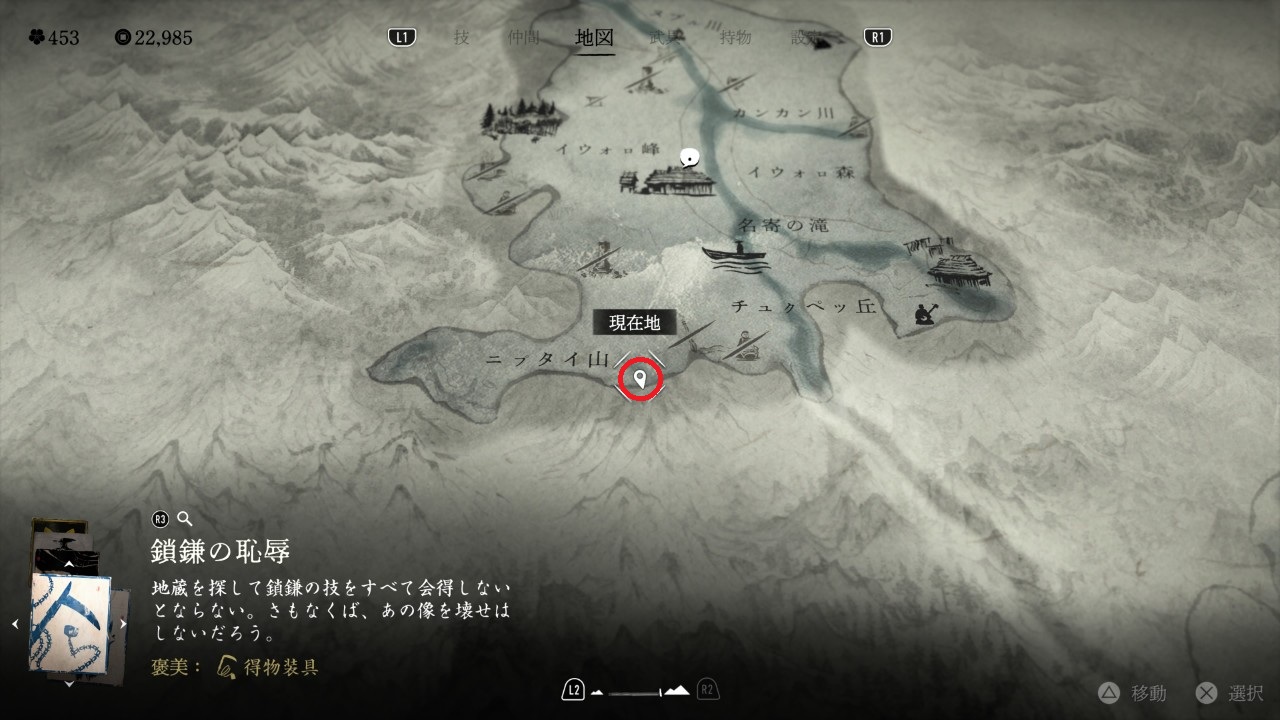Image resolution: width=1280 pixels, height=720 pixels.
Task: Select the 地図 map tab
Action: tap(595, 38)
